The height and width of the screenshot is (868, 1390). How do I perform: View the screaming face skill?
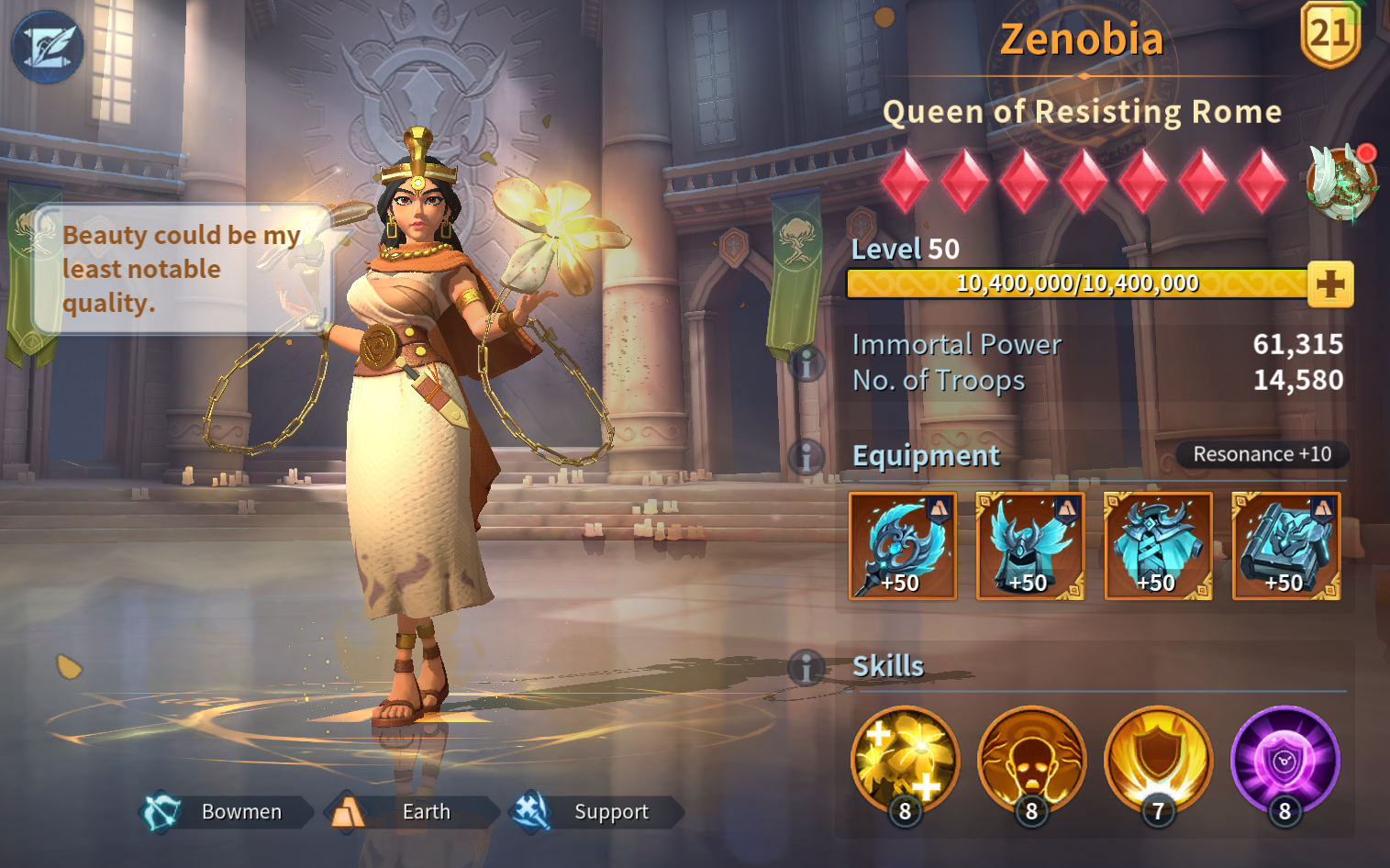pos(1031,761)
